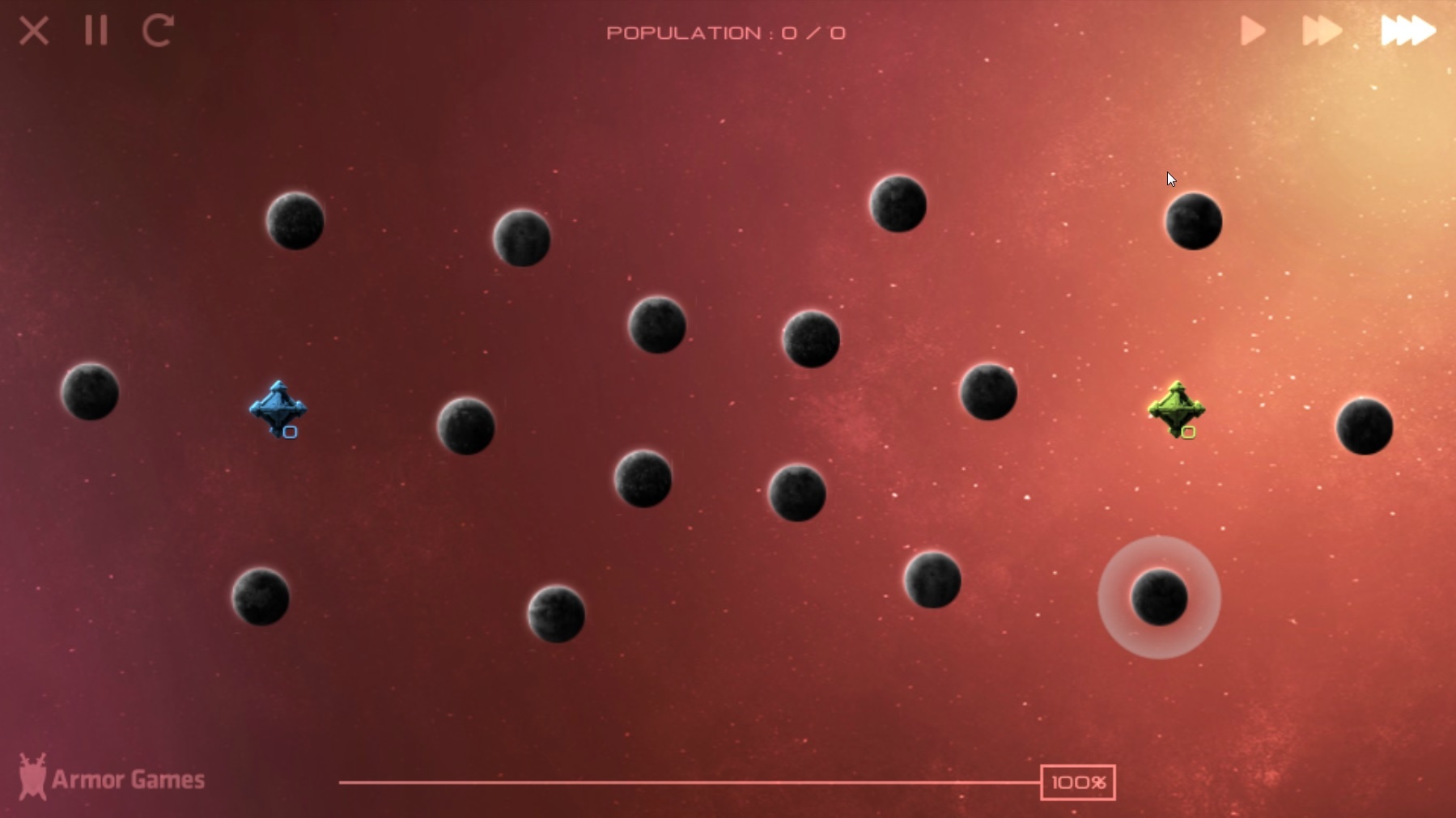The image size is (1456, 818).
Task: Select normal speed with the single-arrow play icon
Action: (x=1251, y=31)
